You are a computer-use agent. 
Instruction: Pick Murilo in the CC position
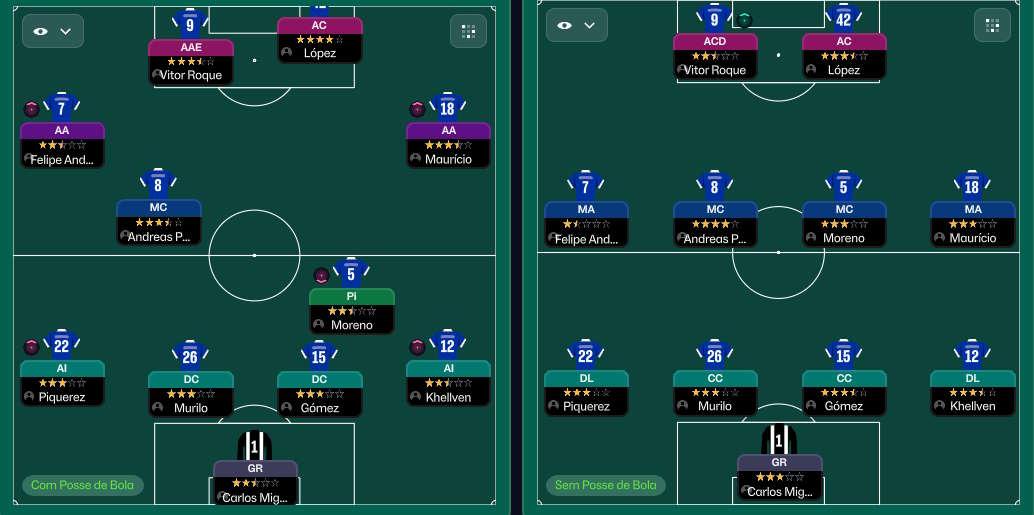click(x=715, y=392)
